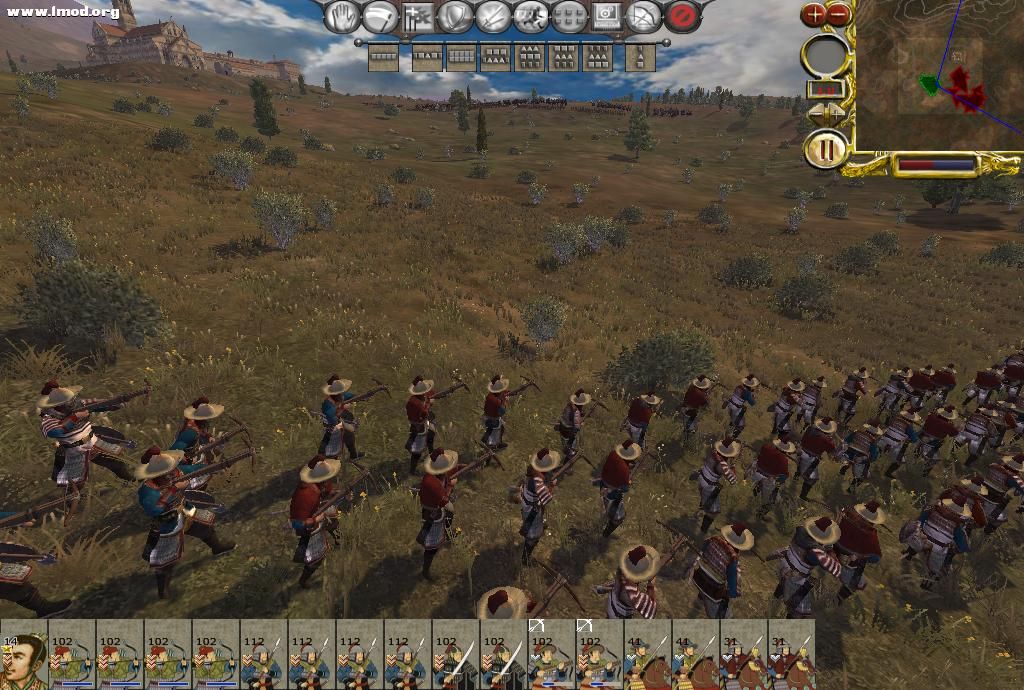Open the group formations grid button
The width and height of the screenshot is (1024, 690).
coord(569,17)
